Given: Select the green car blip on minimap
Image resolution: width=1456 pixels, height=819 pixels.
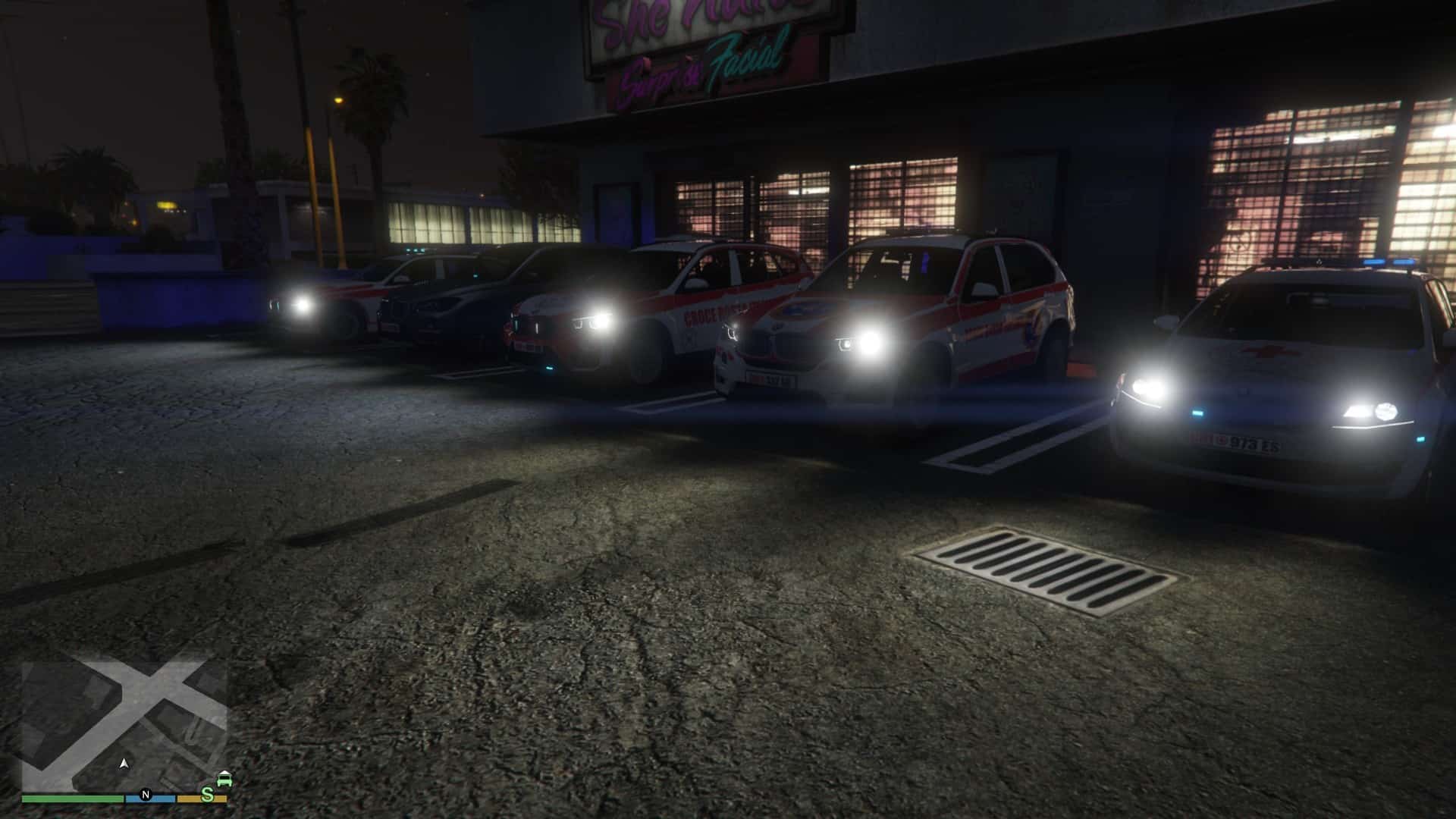Looking at the screenshot, I should (x=224, y=780).
